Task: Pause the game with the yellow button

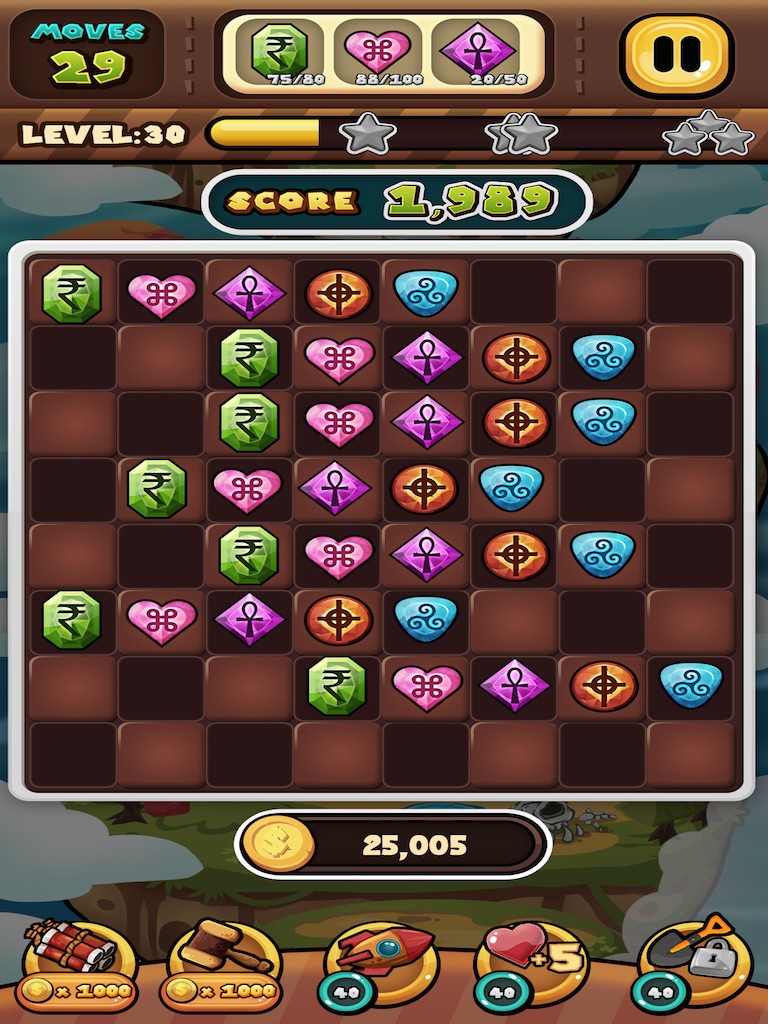Action: (x=677, y=54)
